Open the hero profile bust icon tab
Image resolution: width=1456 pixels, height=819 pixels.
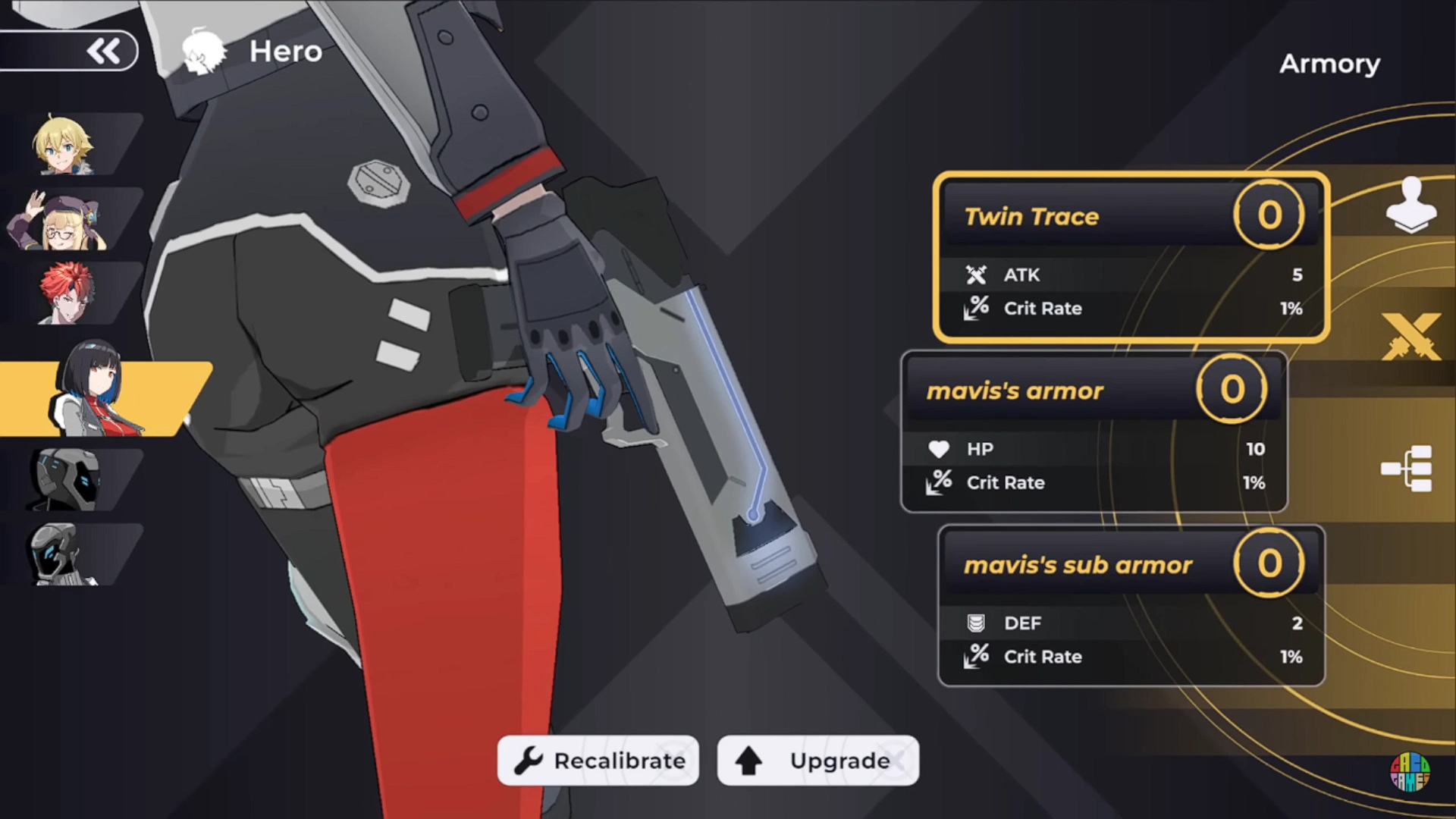point(1410,205)
